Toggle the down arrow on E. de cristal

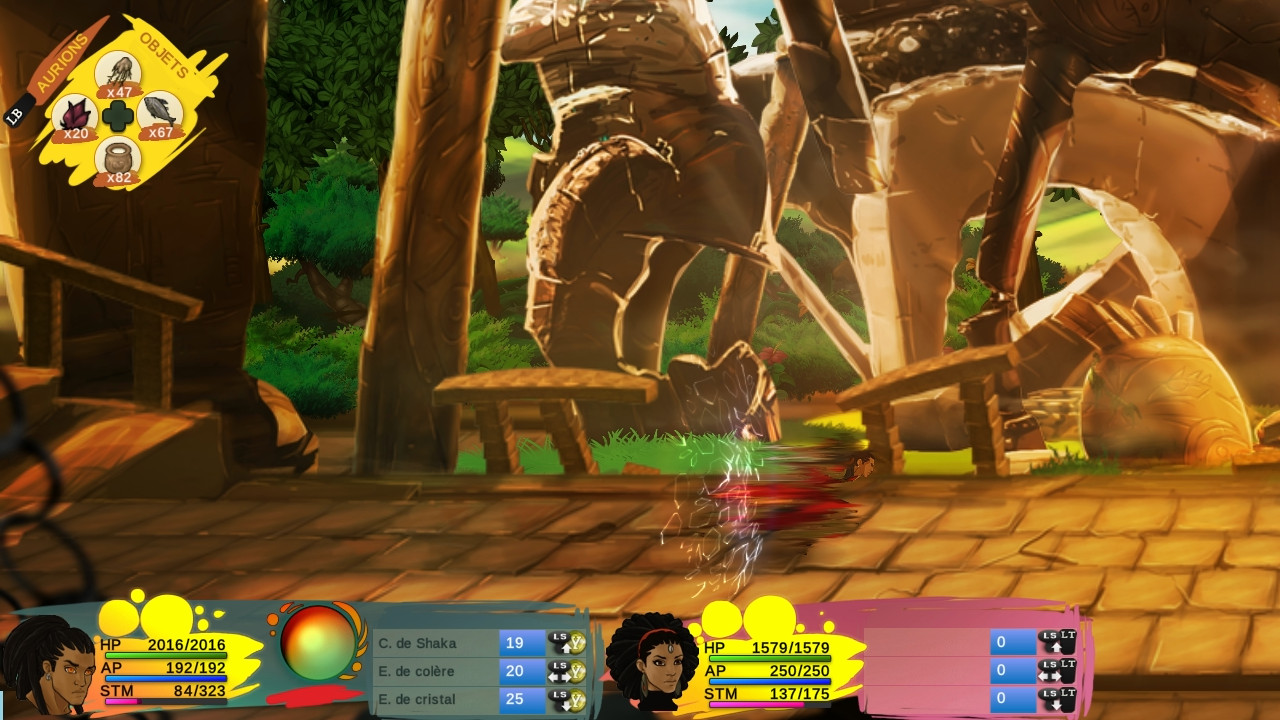tap(566, 705)
